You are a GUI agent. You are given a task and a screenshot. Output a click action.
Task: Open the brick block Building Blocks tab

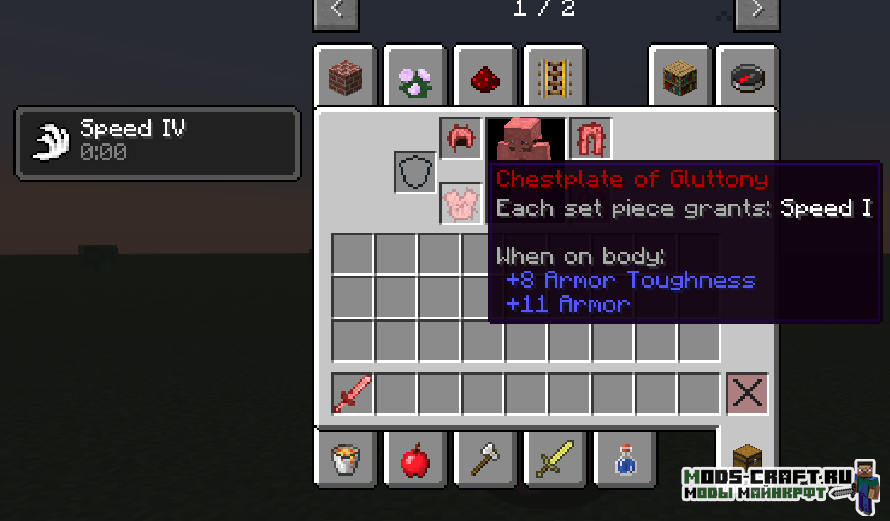345,77
